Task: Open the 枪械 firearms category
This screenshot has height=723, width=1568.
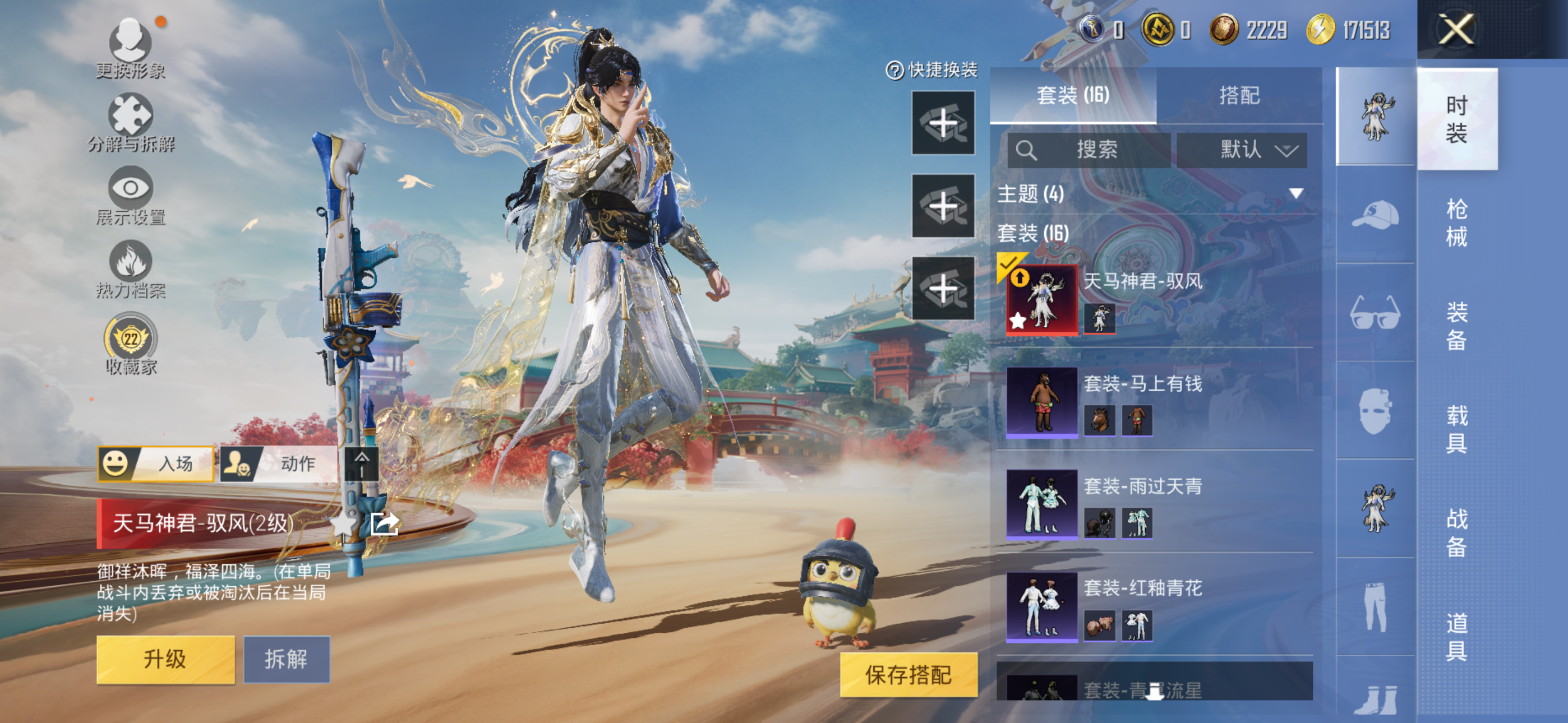Action: click(1456, 223)
